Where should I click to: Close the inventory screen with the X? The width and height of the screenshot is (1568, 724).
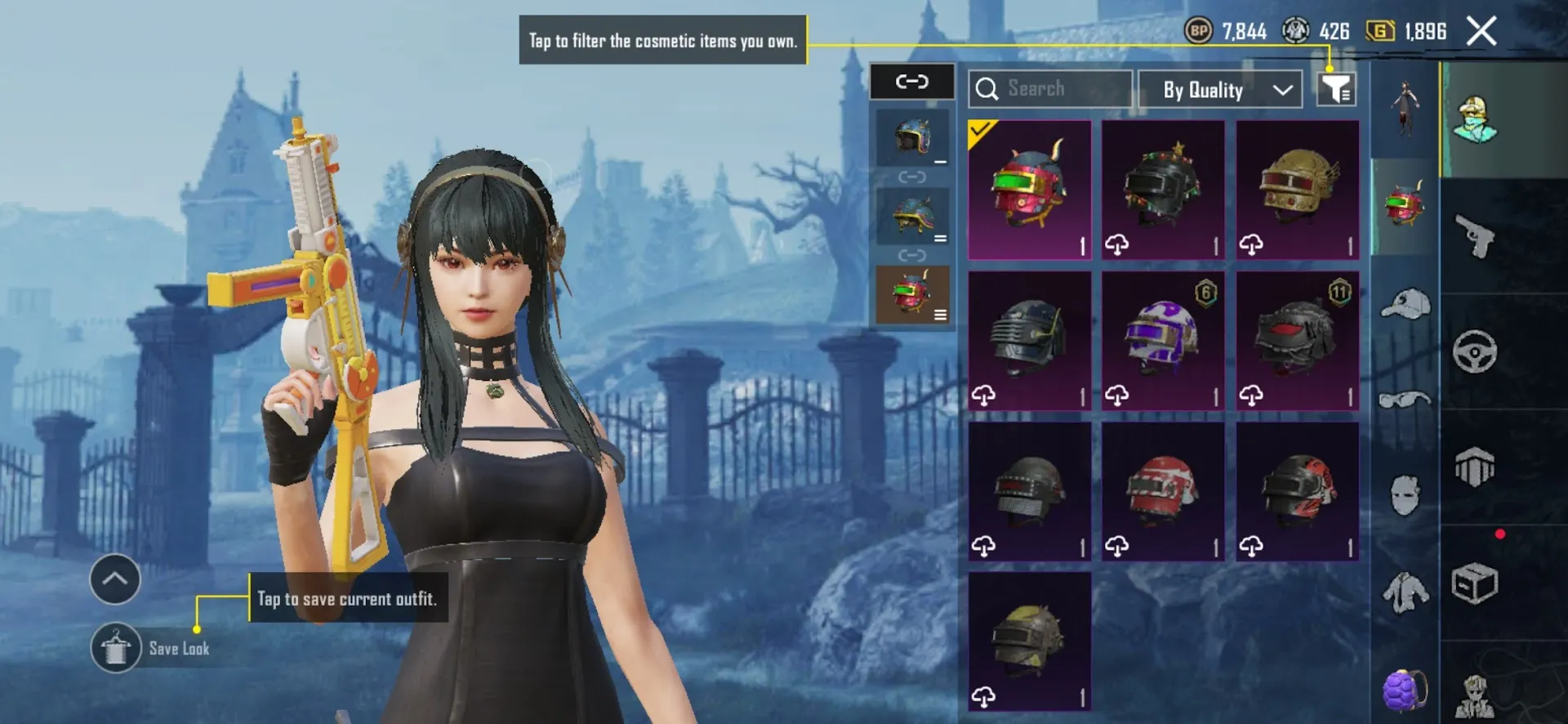click(x=1481, y=32)
